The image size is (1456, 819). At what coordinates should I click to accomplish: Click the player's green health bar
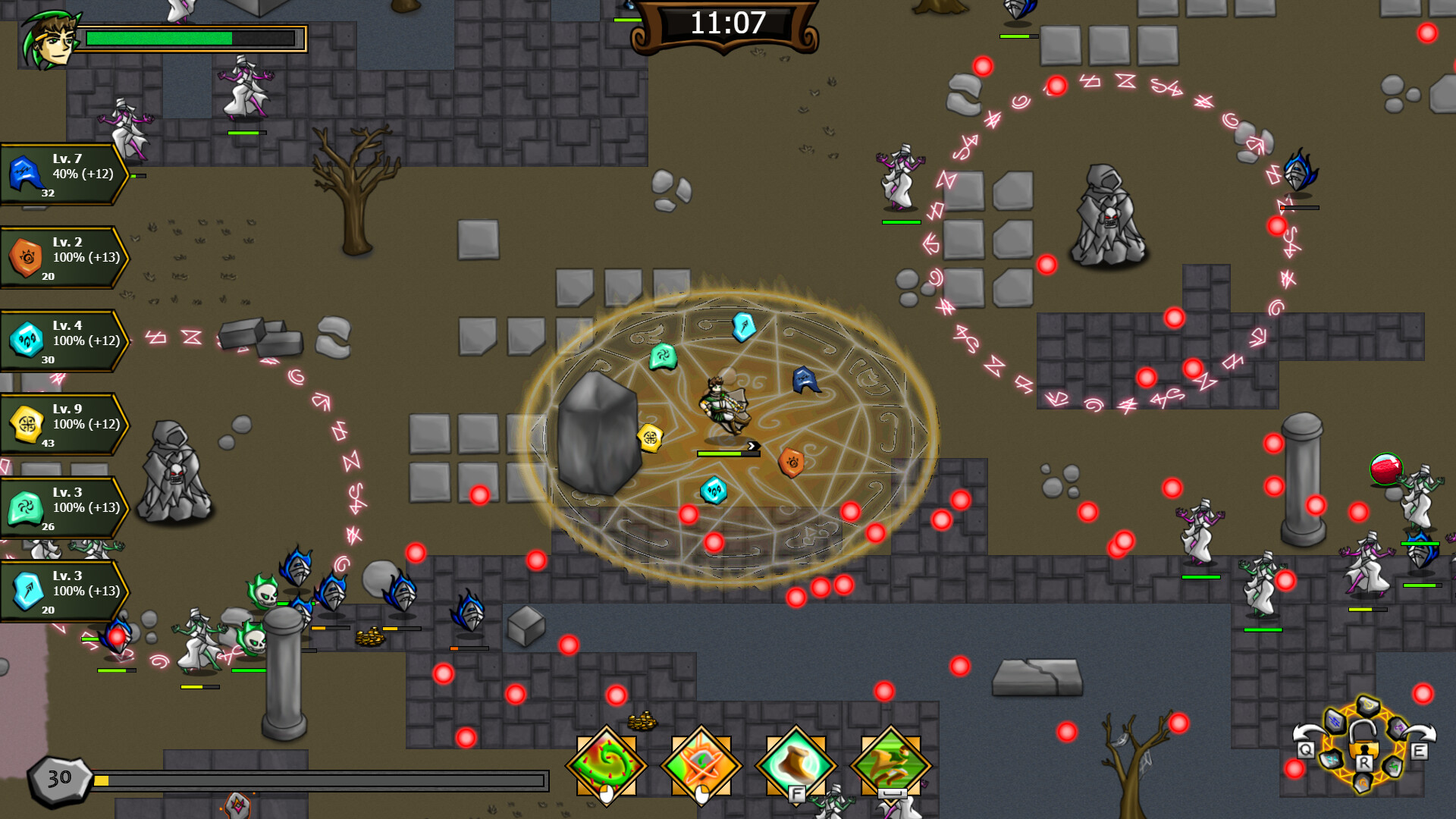(x=190, y=36)
